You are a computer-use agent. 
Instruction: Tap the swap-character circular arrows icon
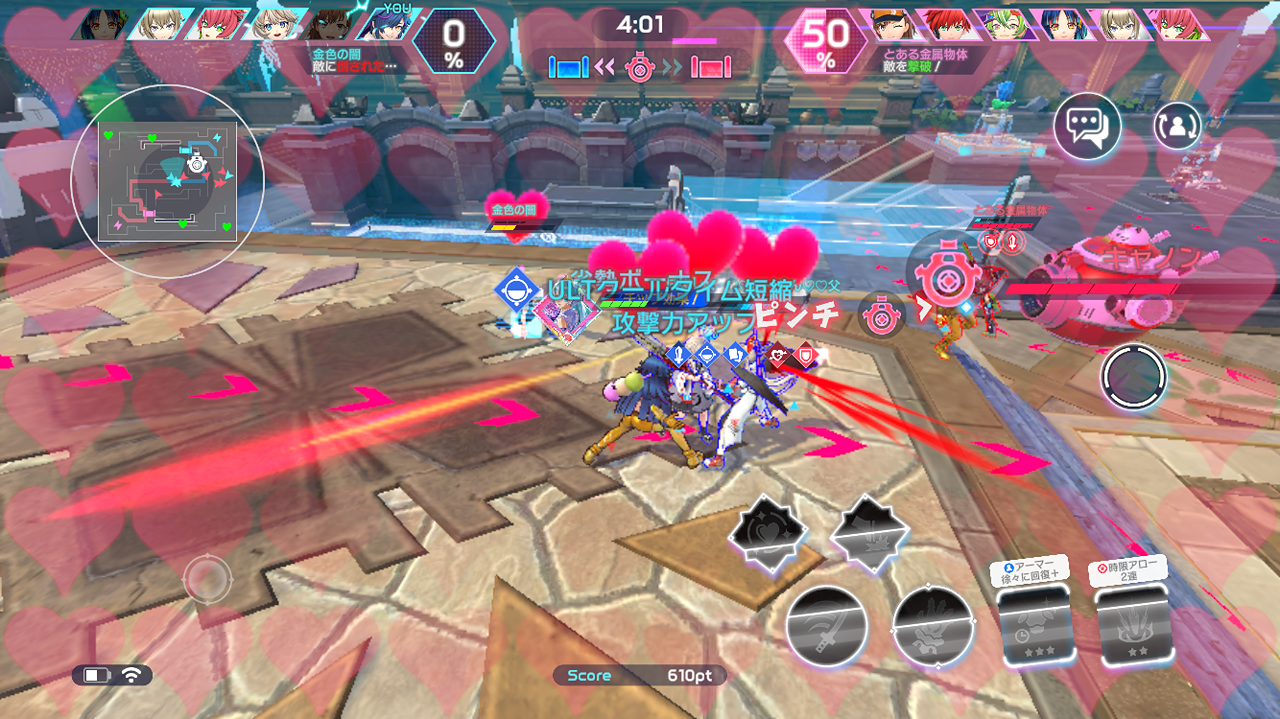(x=1178, y=126)
